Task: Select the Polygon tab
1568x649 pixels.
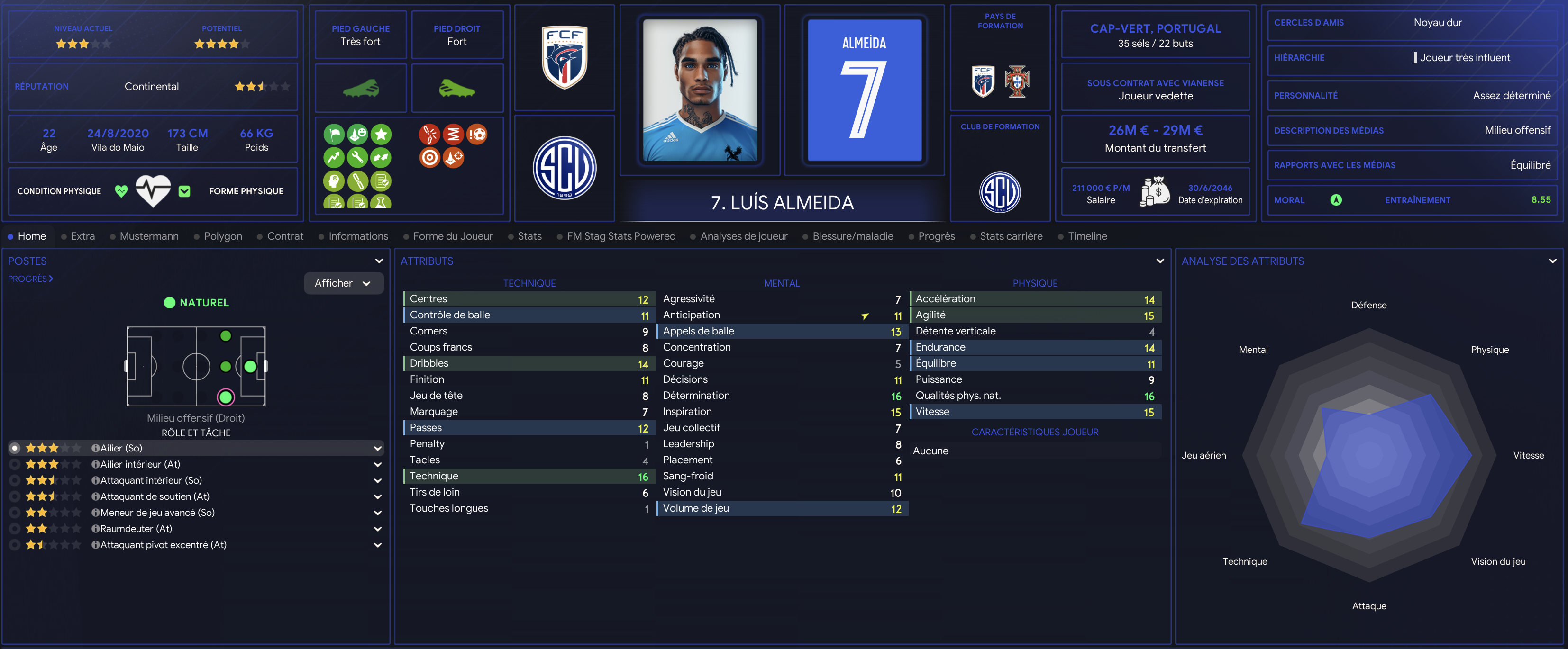Action: point(223,236)
